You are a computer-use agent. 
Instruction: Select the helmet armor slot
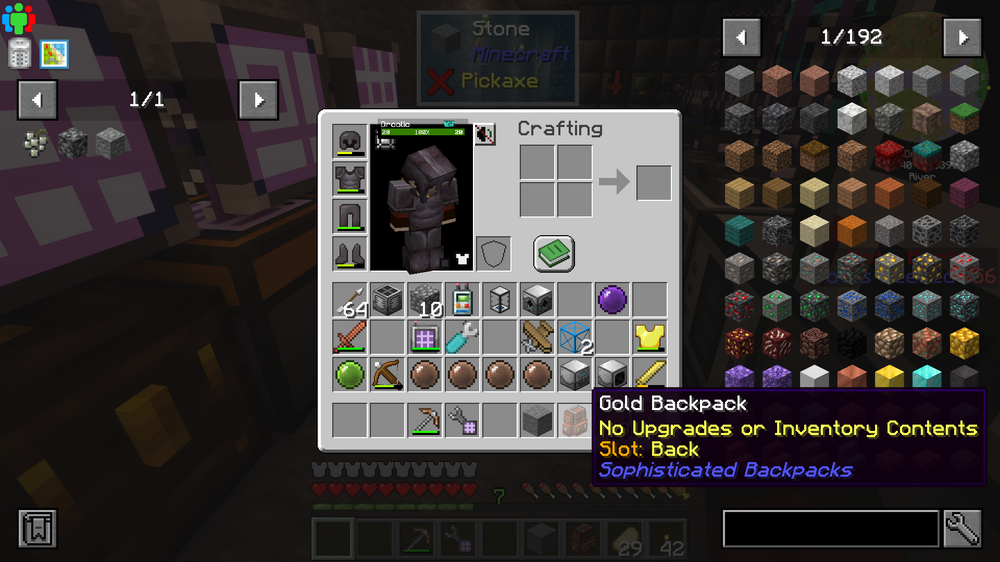tap(350, 141)
